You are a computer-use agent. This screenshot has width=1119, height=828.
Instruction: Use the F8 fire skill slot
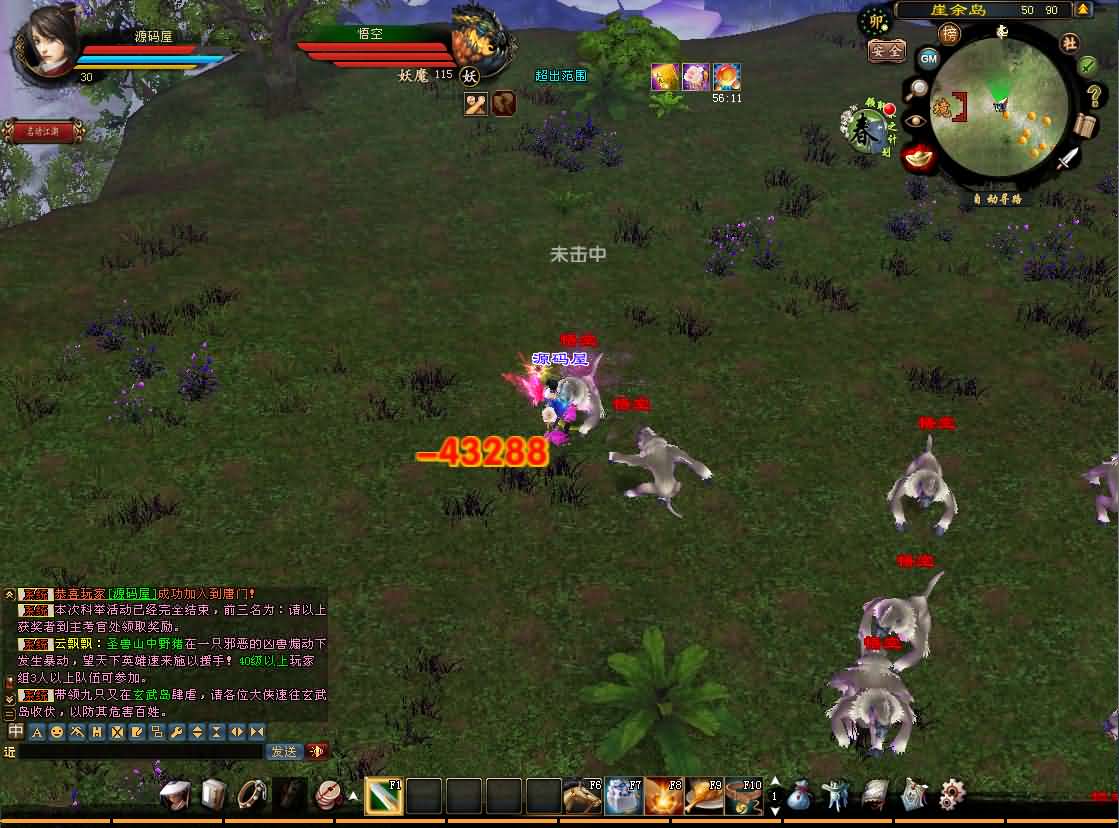(663, 796)
